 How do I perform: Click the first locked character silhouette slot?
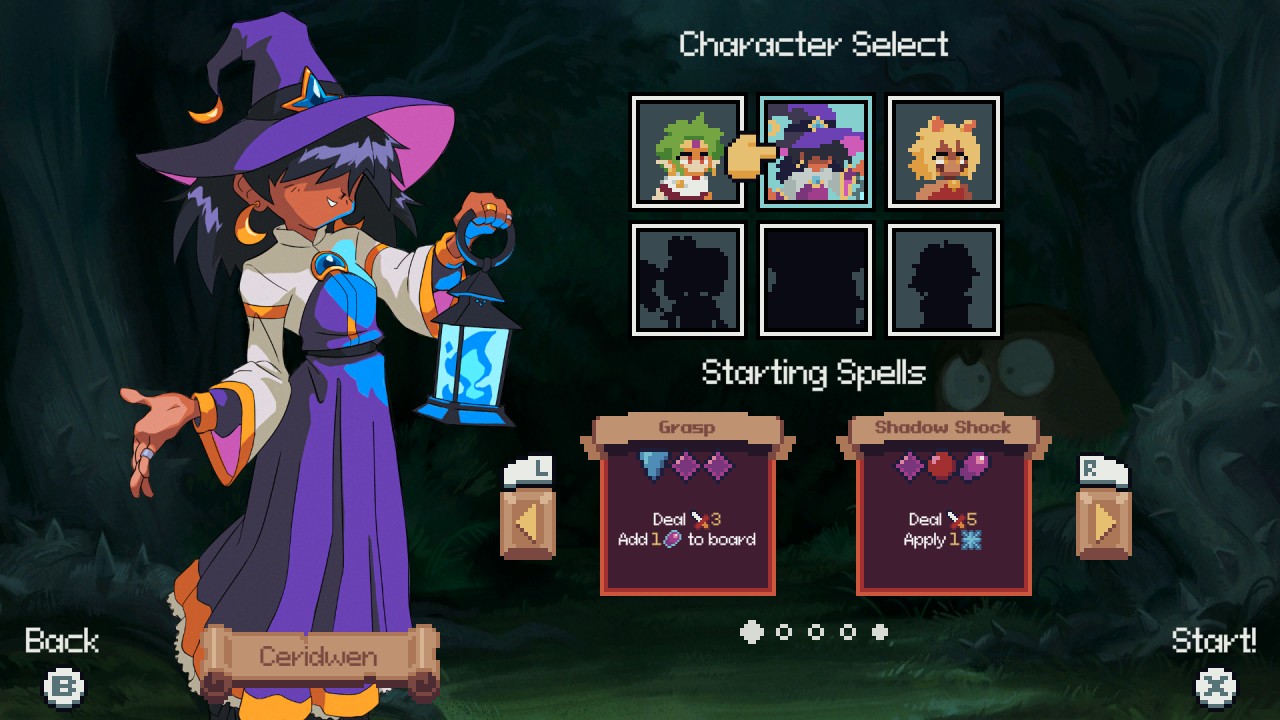687,281
